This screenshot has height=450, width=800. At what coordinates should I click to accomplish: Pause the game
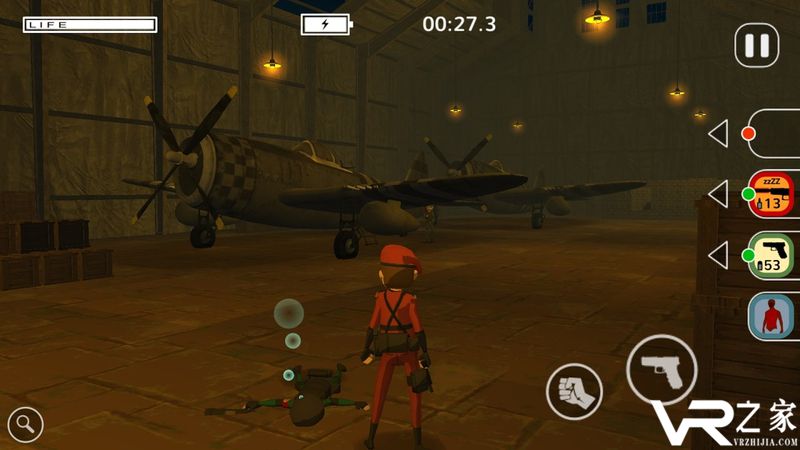[757, 45]
